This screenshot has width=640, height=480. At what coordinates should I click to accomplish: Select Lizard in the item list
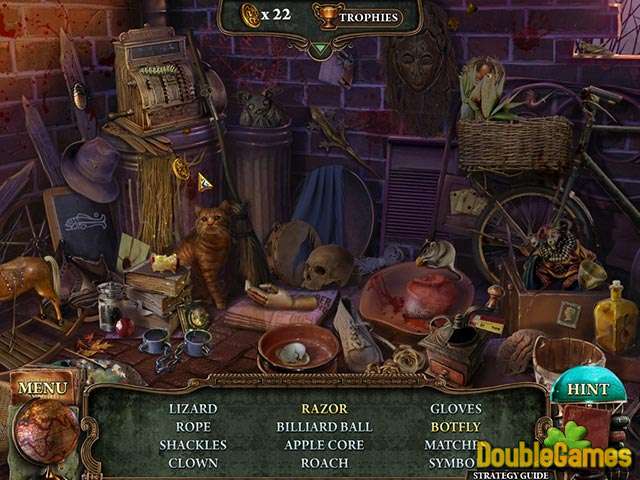tap(193, 409)
